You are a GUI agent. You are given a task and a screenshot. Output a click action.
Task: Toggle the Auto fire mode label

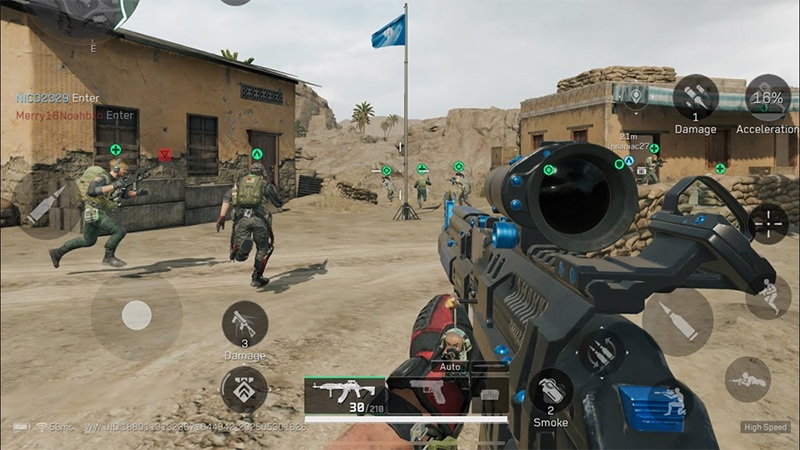pos(450,367)
